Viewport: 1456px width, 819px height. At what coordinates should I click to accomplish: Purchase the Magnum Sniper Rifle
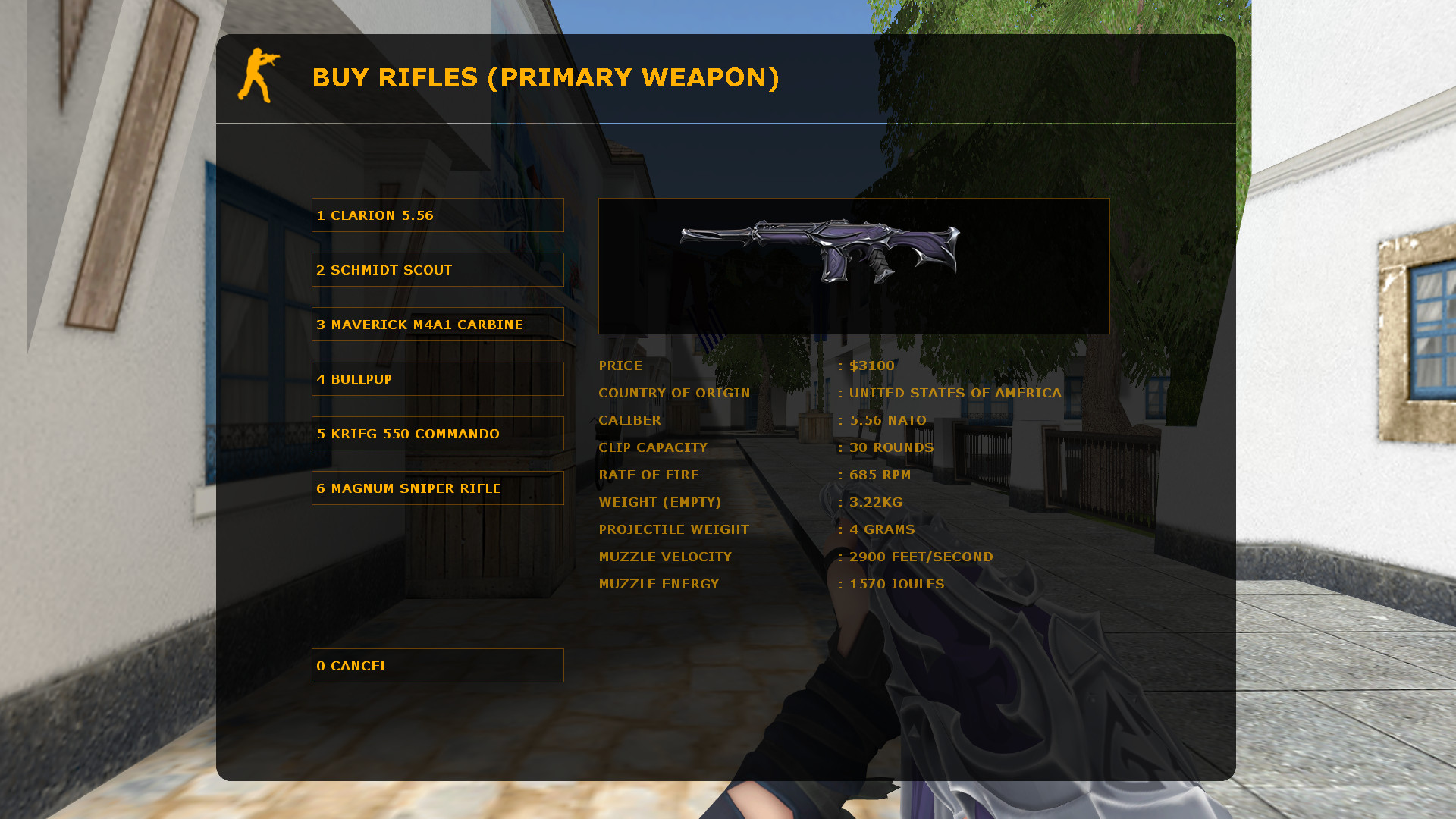click(438, 488)
